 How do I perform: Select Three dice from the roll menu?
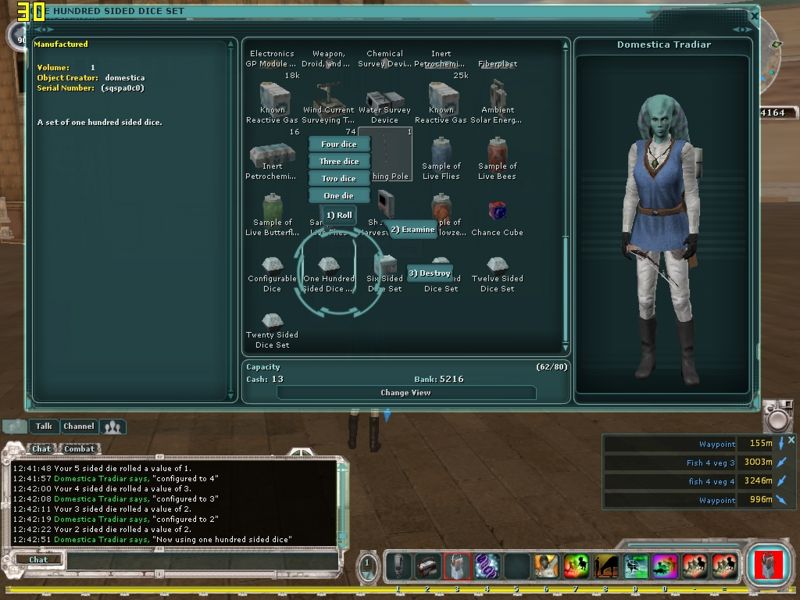tap(339, 161)
